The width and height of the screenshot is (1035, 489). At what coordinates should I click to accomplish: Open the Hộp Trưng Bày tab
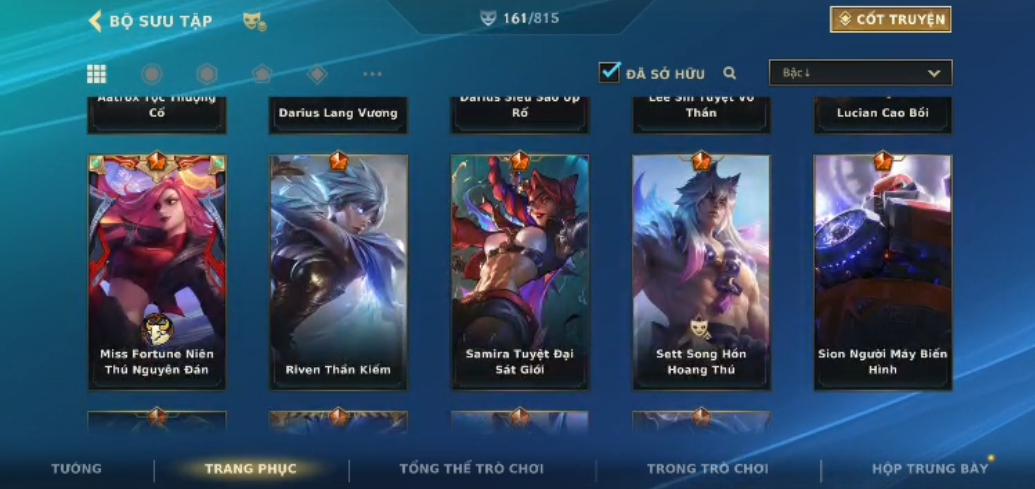click(929, 469)
